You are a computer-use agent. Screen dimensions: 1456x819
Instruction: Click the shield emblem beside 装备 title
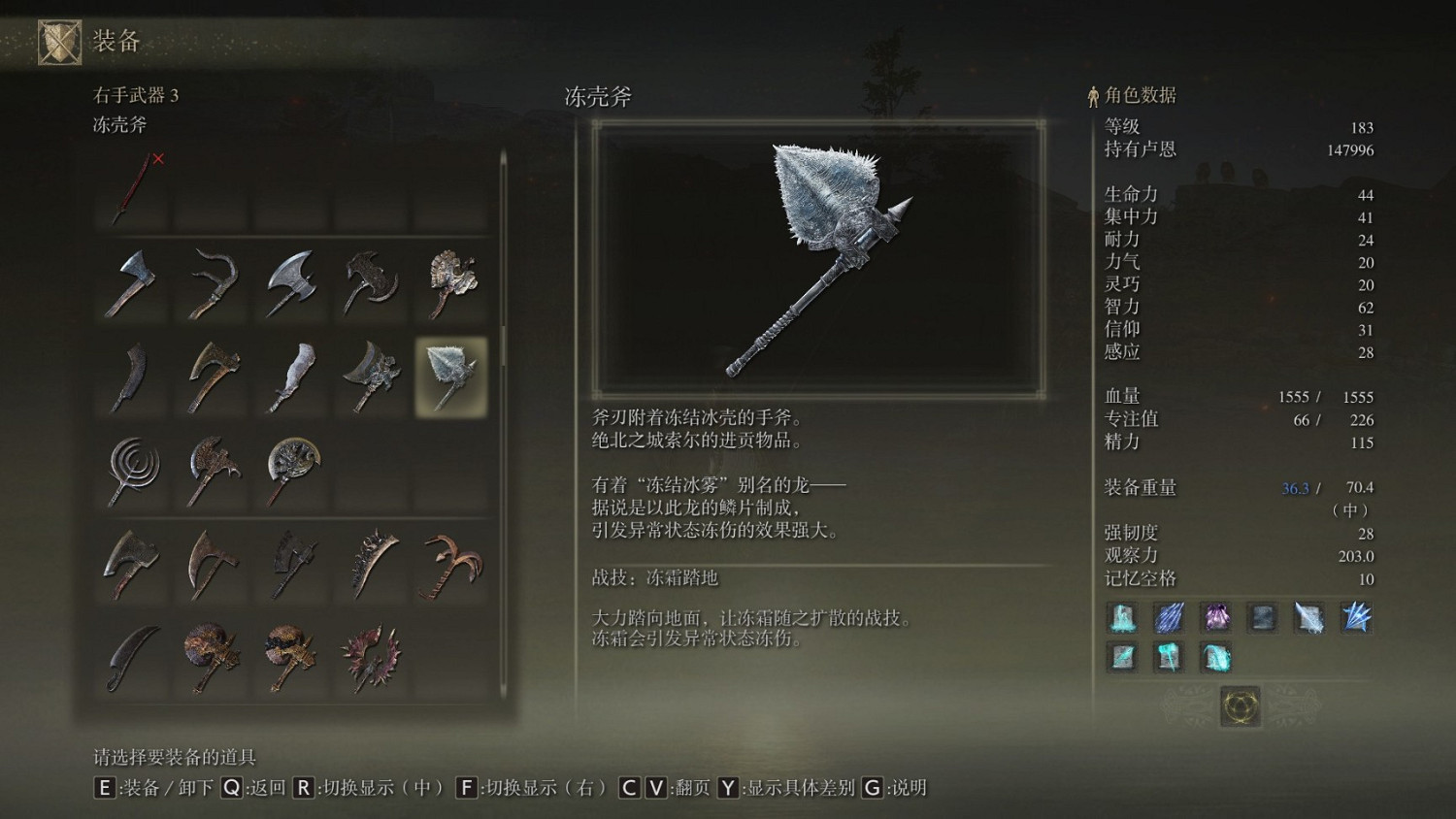(x=59, y=41)
